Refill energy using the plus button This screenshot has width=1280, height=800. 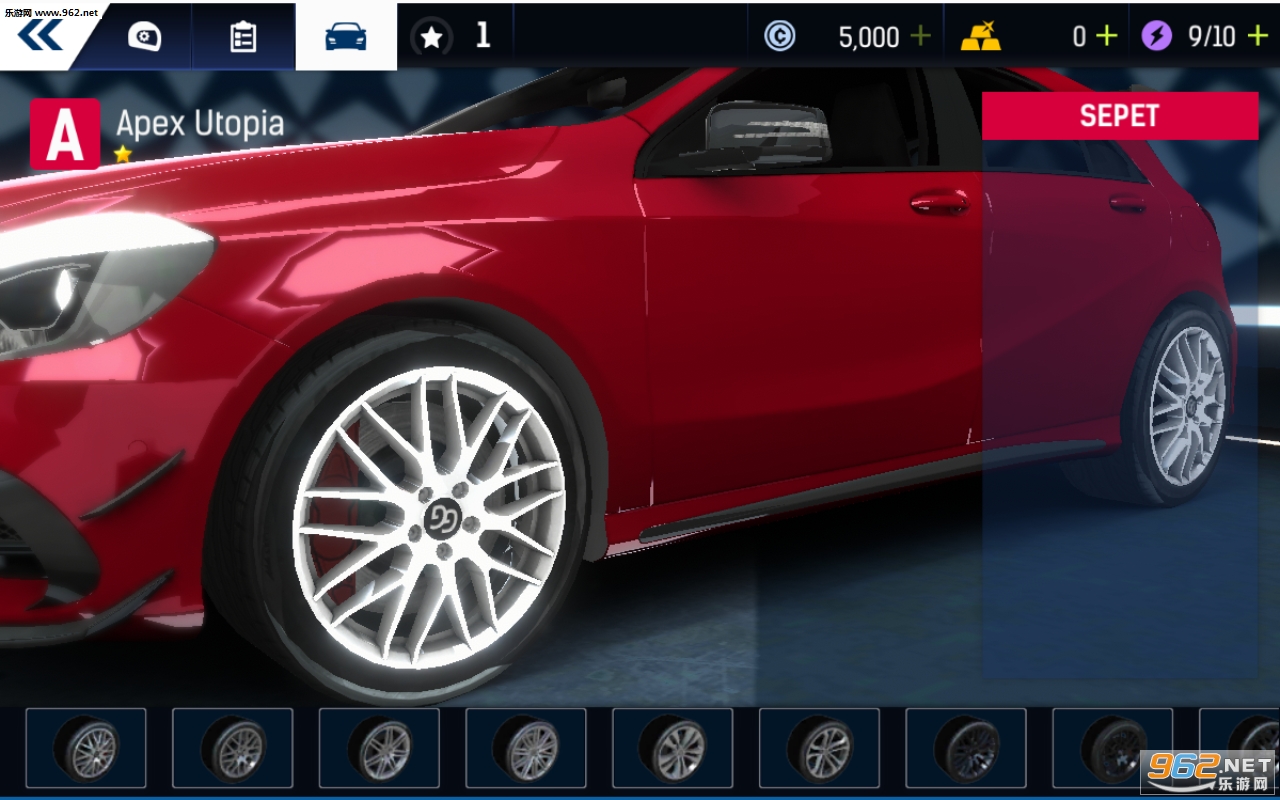[x=1256, y=37]
